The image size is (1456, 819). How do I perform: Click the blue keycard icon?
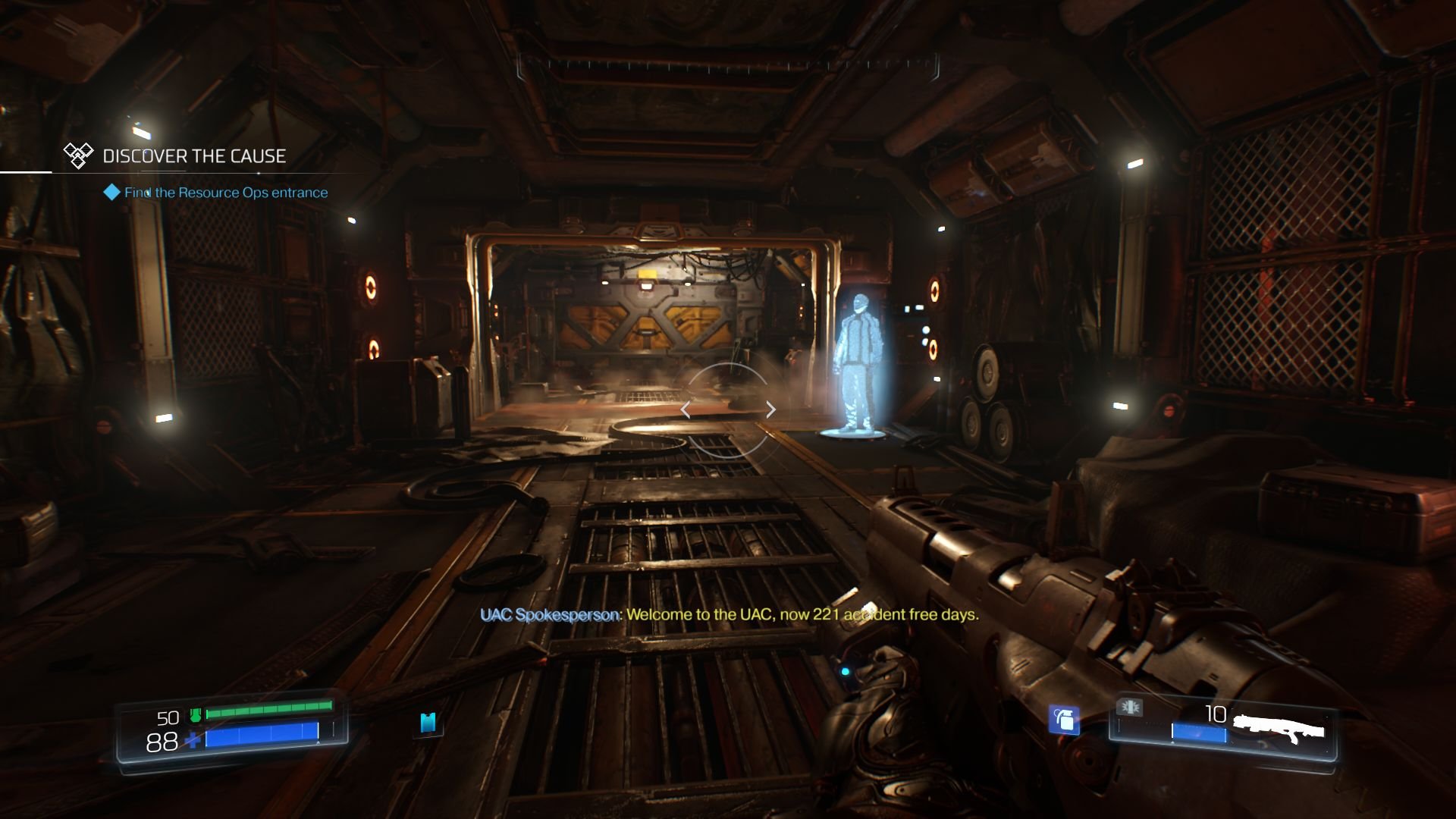pyautogui.click(x=428, y=723)
